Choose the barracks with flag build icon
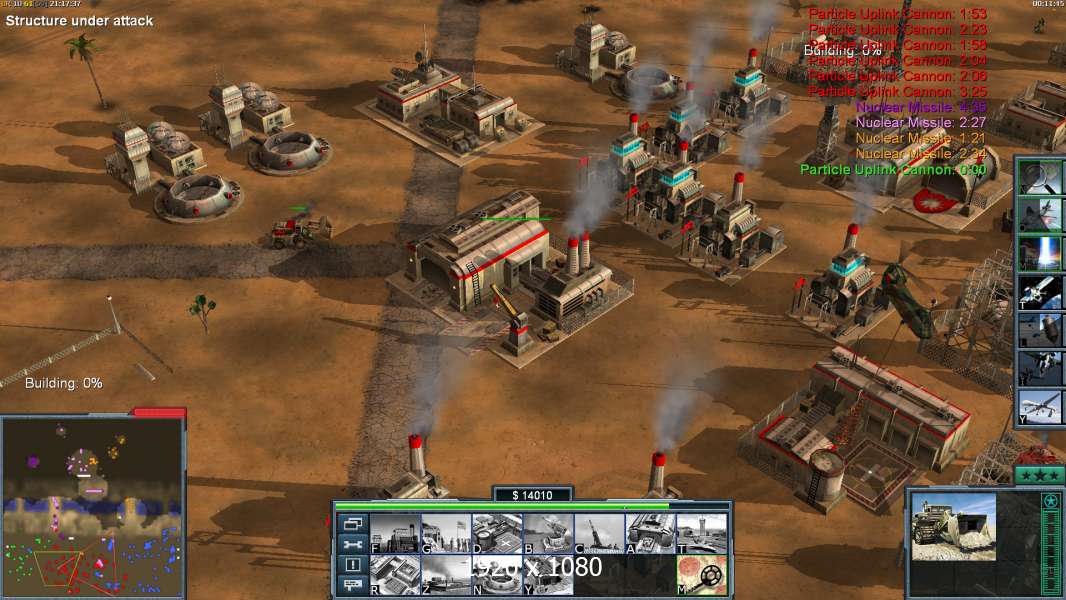 click(446, 533)
